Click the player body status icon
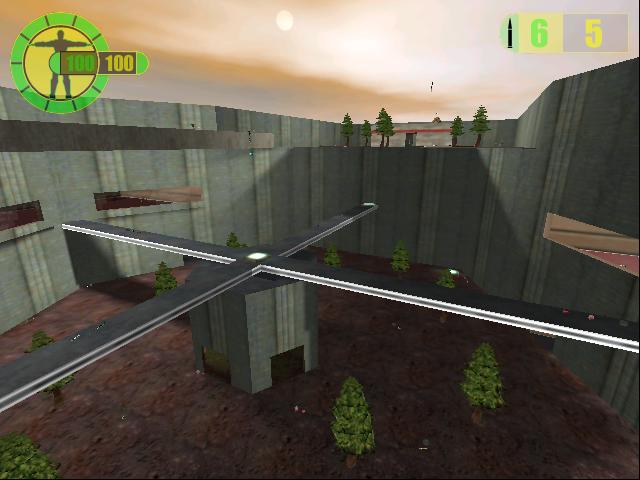 click(50, 62)
